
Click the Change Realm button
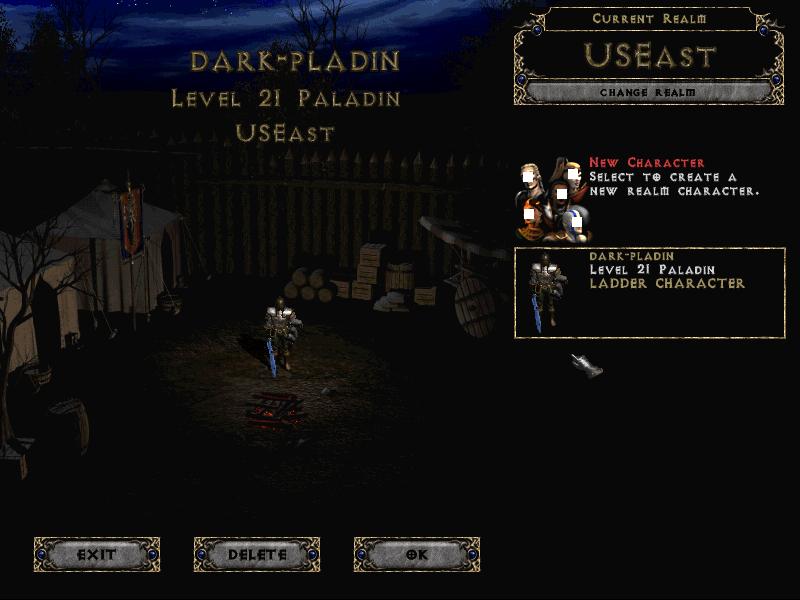click(648, 92)
